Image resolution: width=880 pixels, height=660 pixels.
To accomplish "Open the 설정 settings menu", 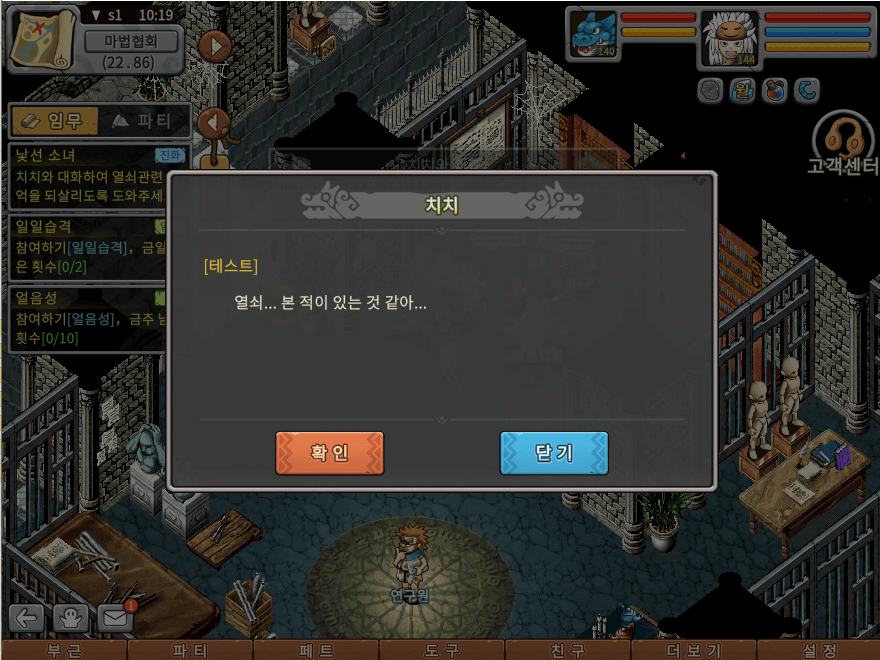I will pos(818,650).
